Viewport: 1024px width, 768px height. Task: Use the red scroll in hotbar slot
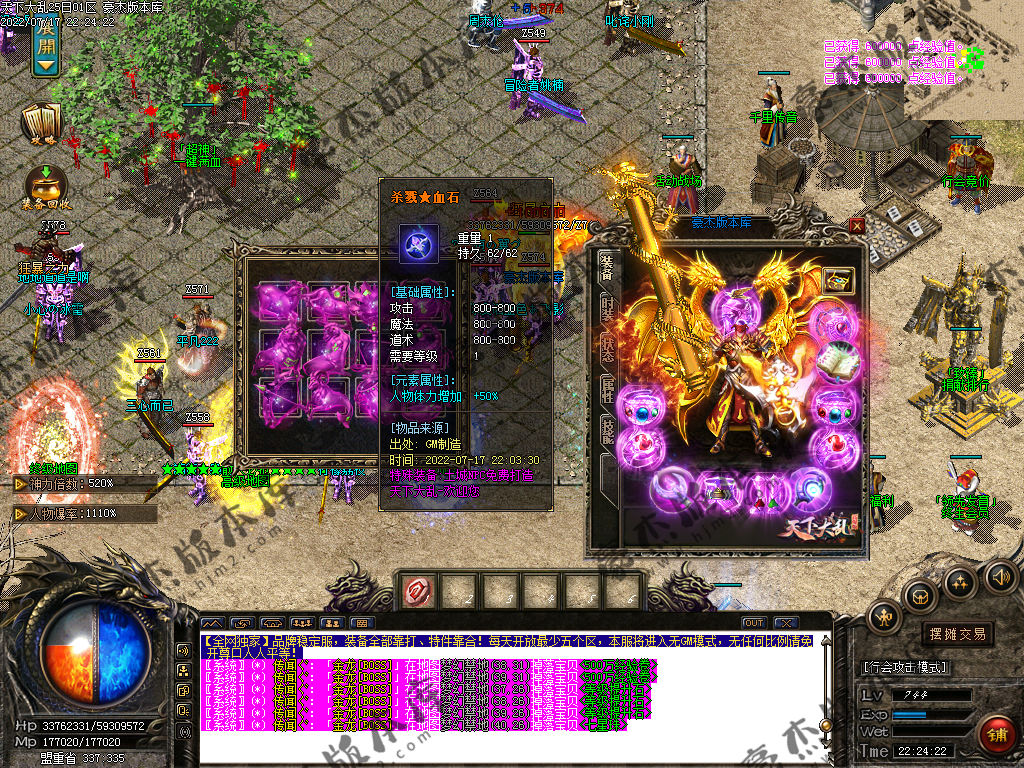pos(418,592)
